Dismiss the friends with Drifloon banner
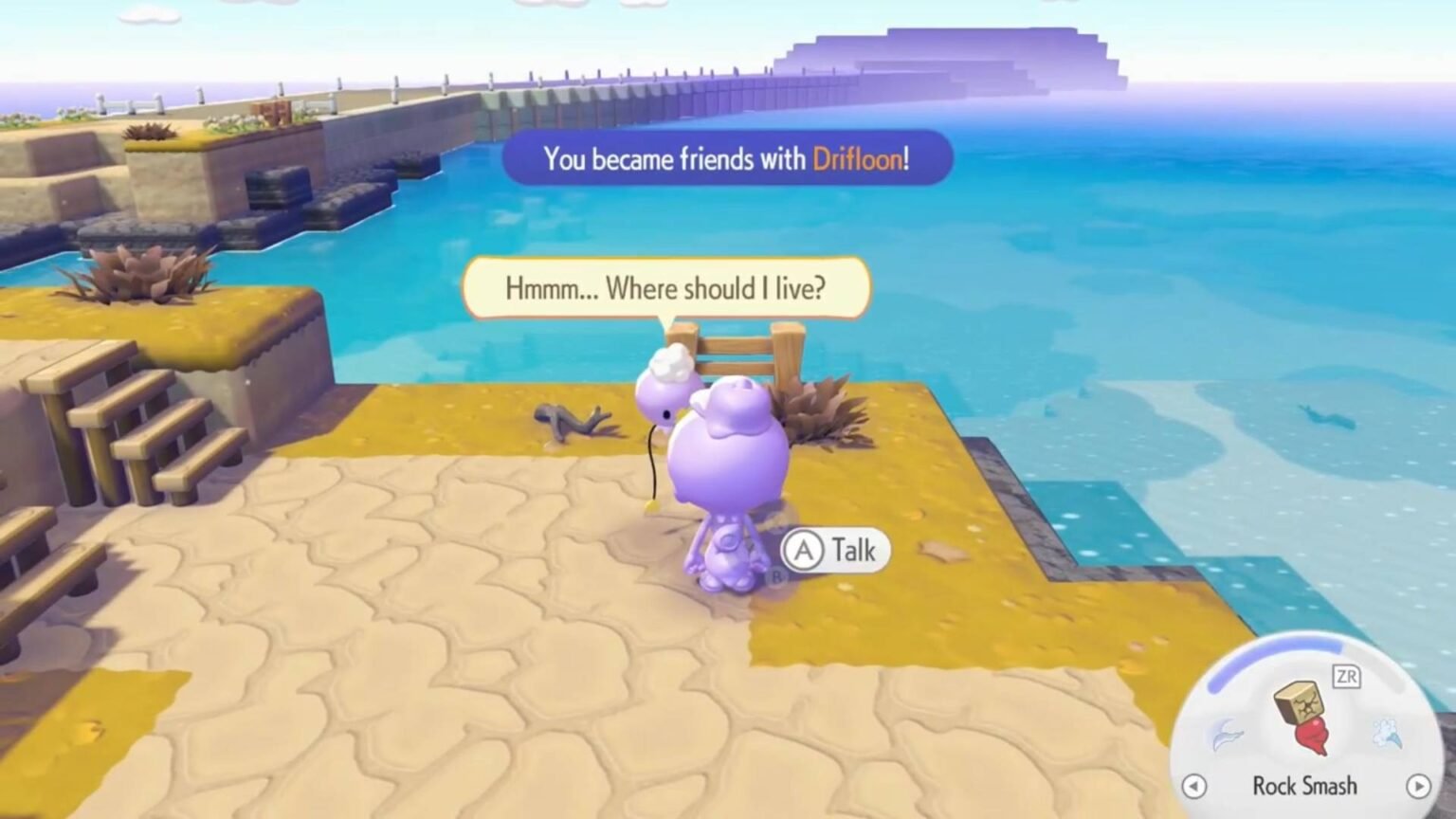 [x=727, y=159]
